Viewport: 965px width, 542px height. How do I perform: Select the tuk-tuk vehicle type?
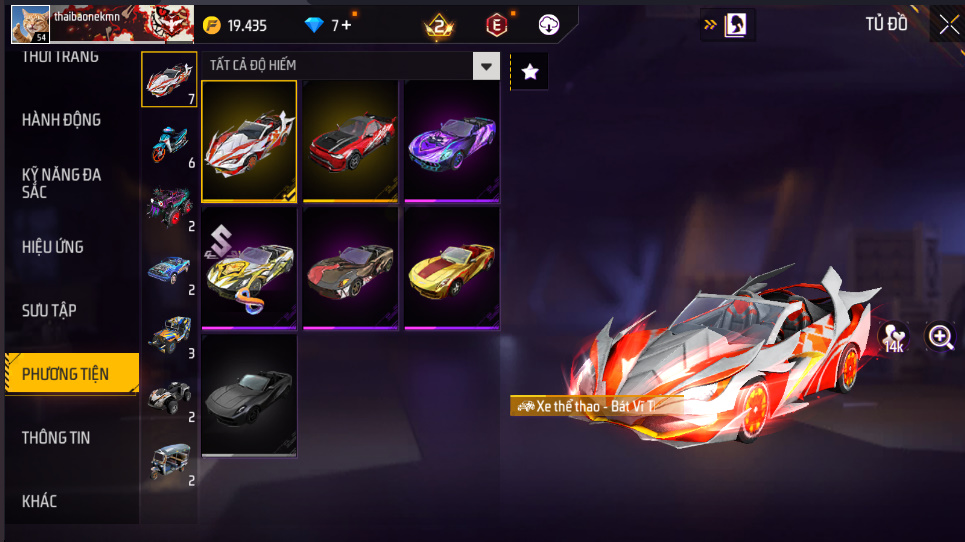click(x=169, y=460)
